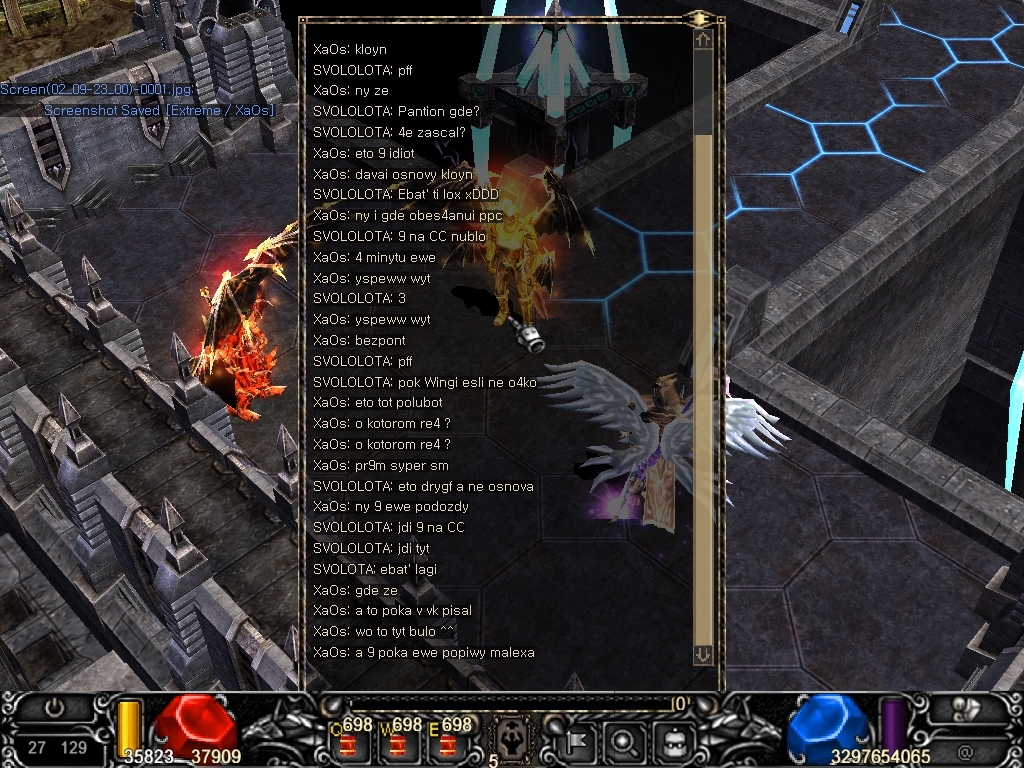Select the last chat line about malexa

pos(424,653)
